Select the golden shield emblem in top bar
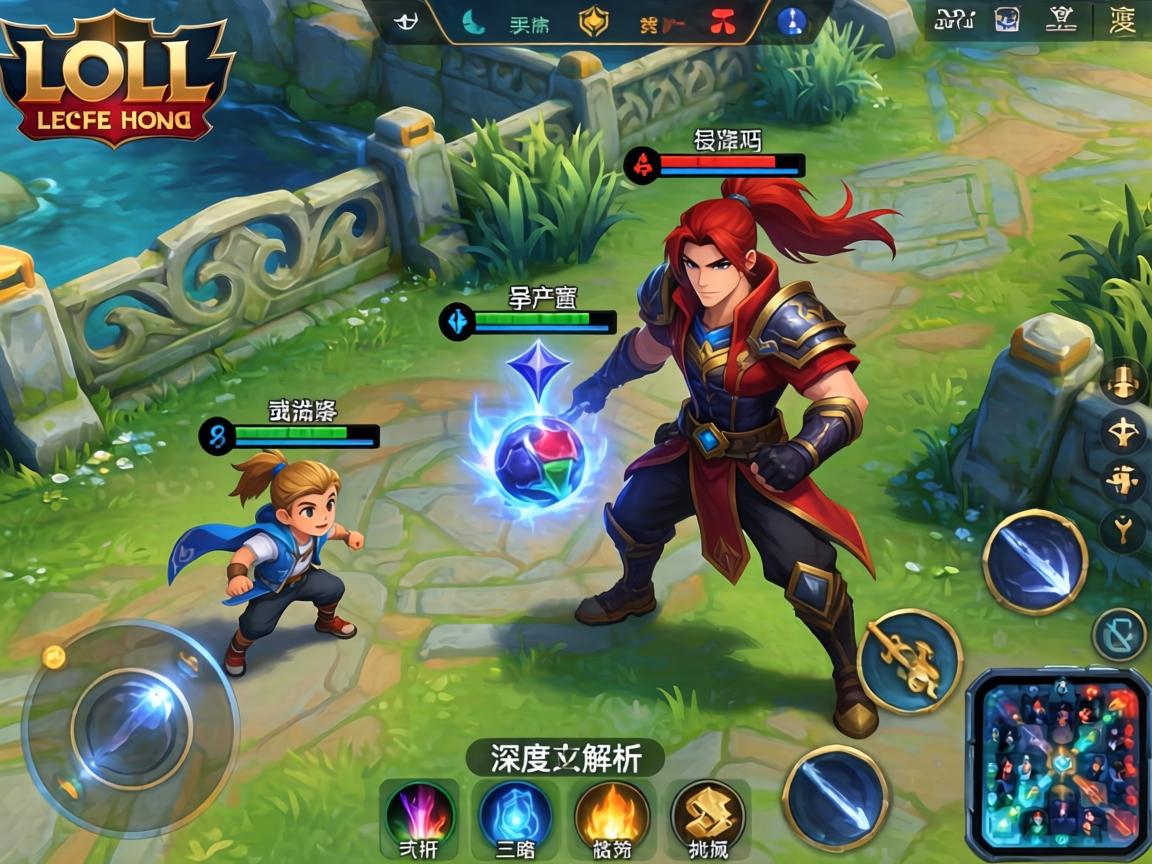The width and height of the screenshot is (1152, 864). pos(594,22)
